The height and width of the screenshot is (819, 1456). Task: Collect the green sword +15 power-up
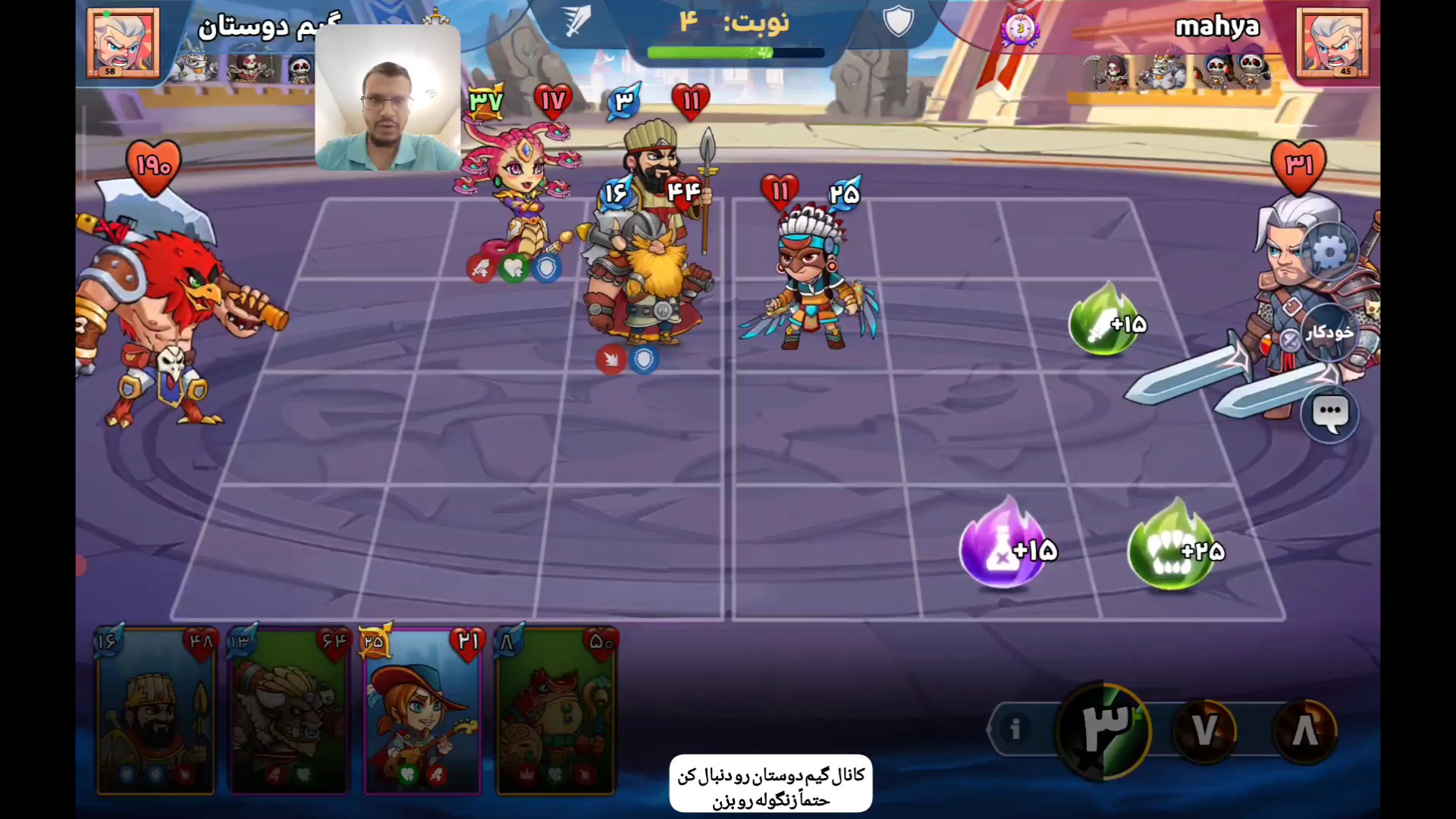(x=1106, y=322)
